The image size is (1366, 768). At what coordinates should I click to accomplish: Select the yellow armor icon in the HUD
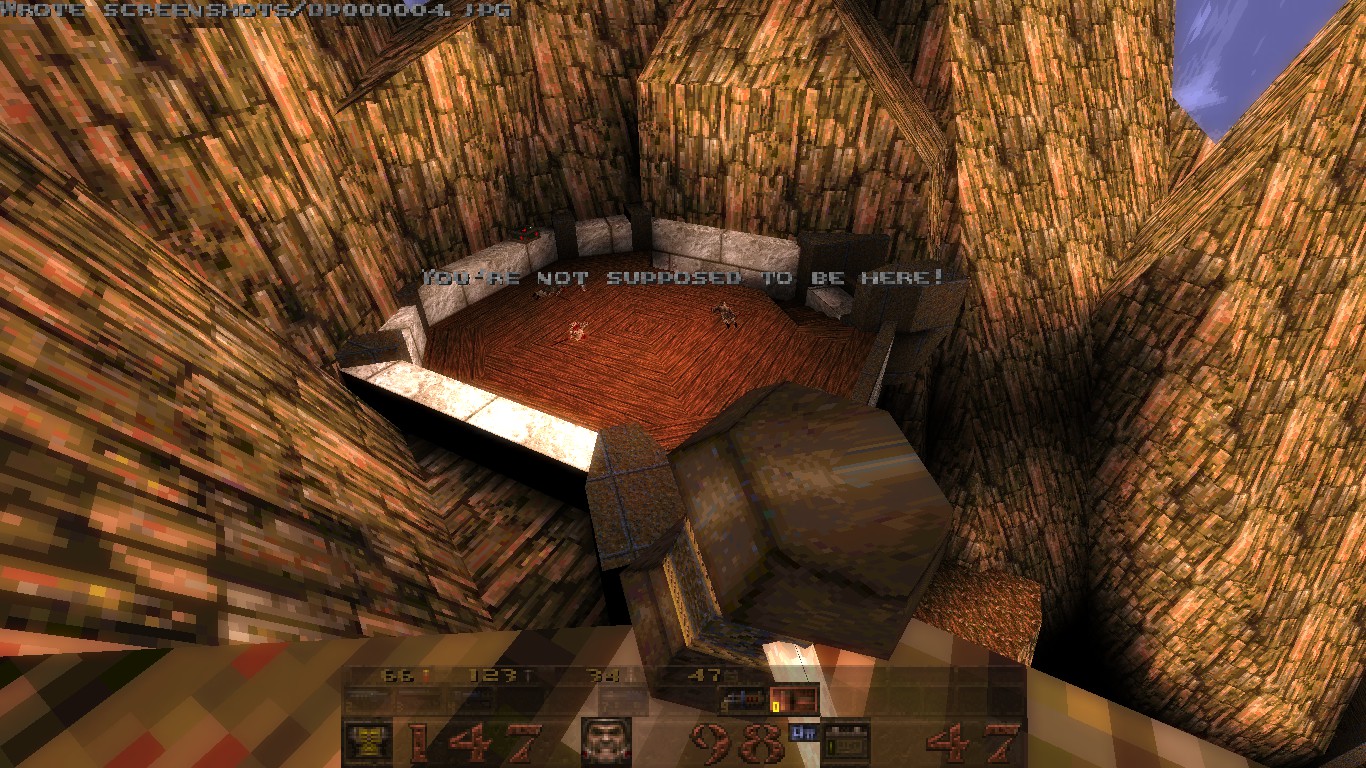[x=365, y=740]
